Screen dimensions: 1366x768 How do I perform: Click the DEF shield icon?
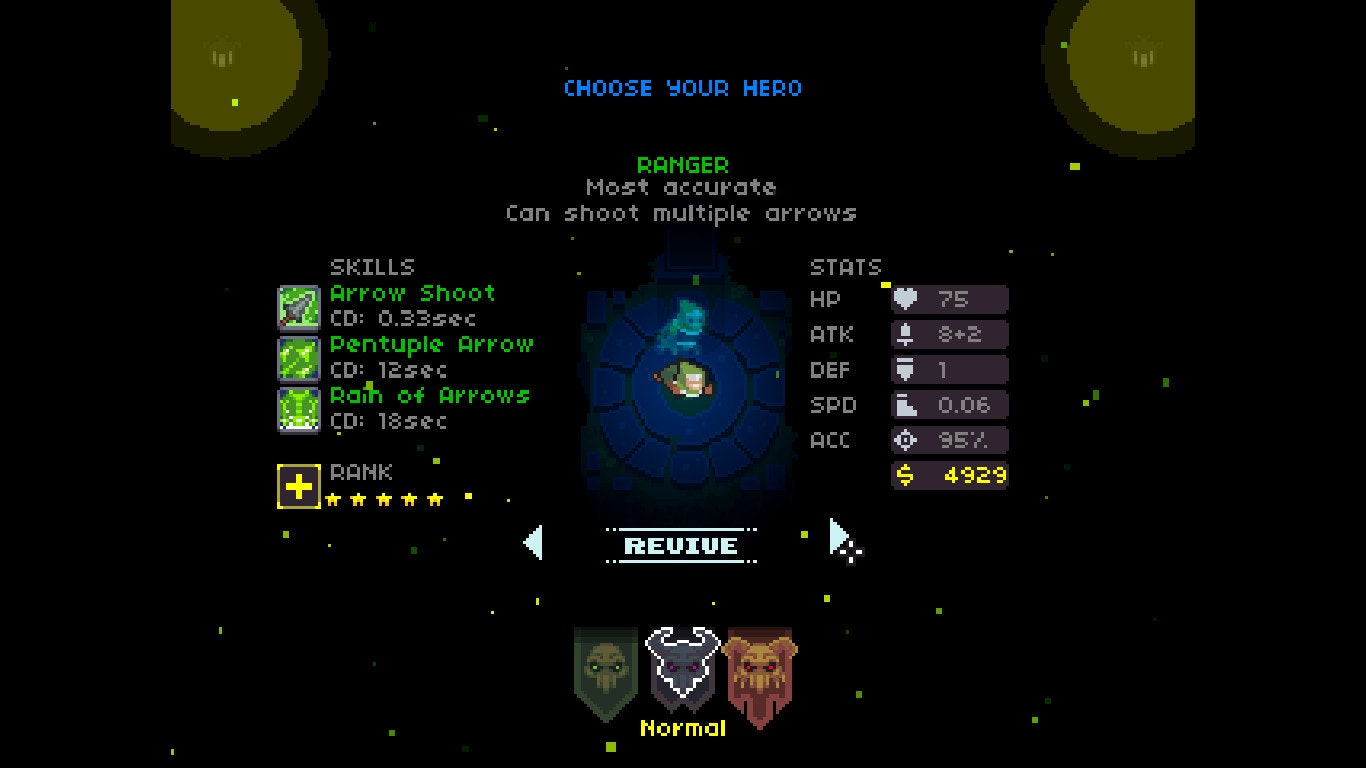point(906,369)
